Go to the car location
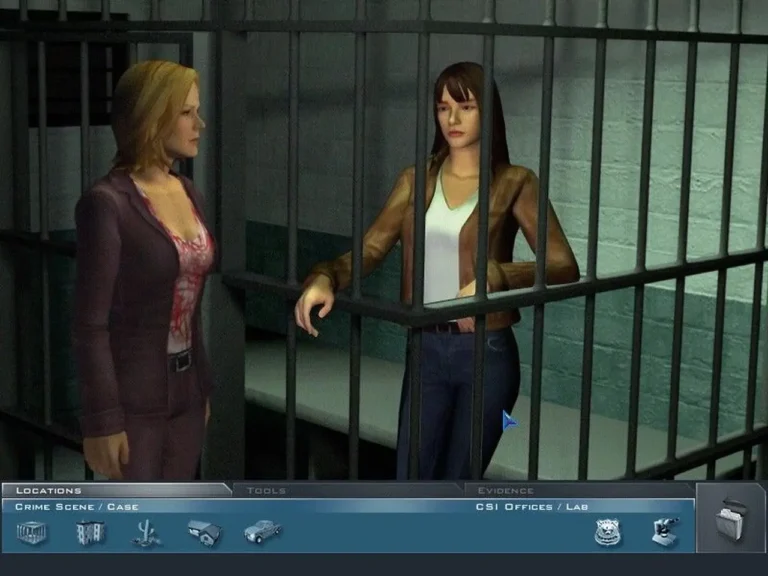Screen dimensions: 768x576 pos(262,532)
